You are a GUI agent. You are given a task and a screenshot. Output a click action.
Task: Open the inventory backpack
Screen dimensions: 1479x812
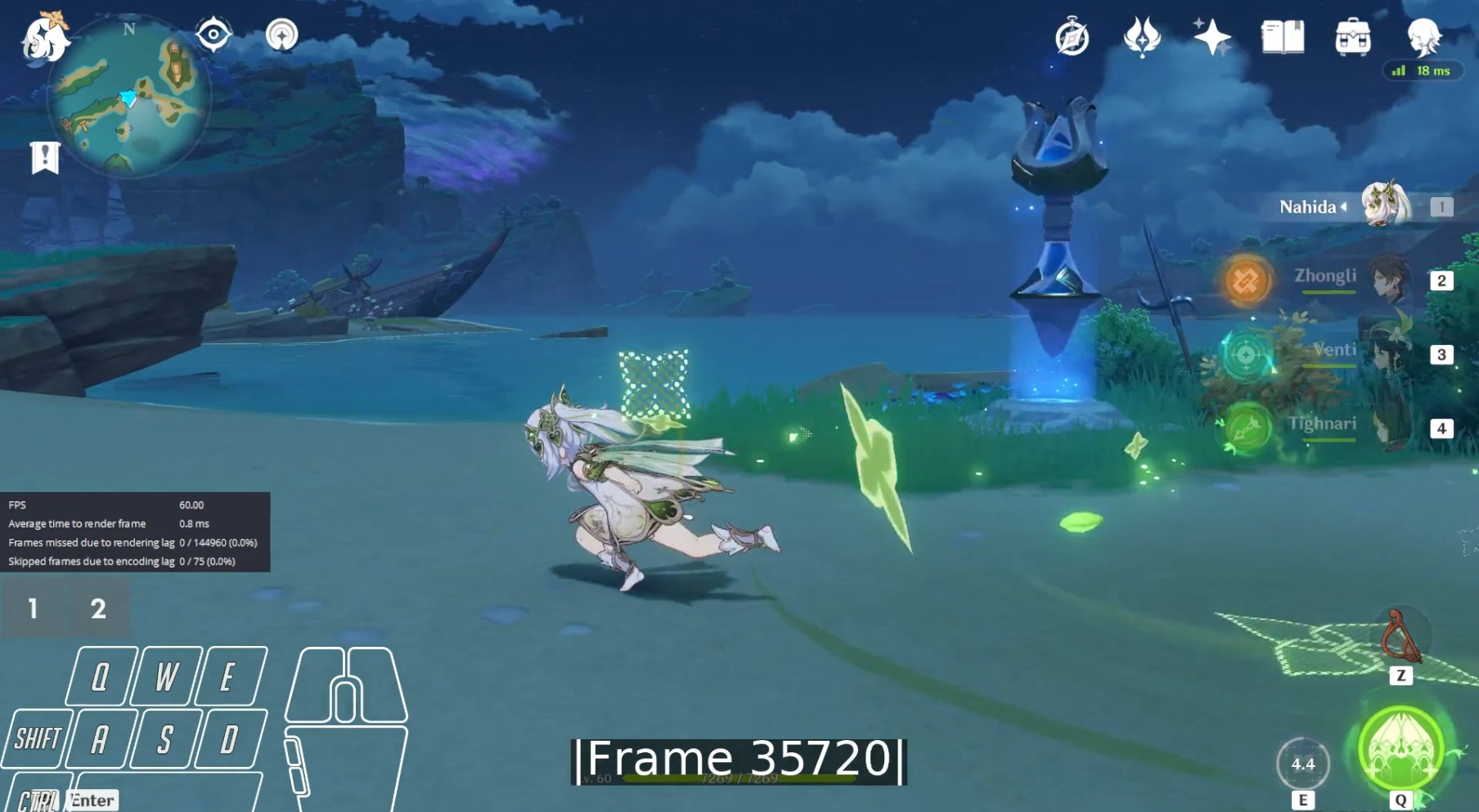[1352, 38]
